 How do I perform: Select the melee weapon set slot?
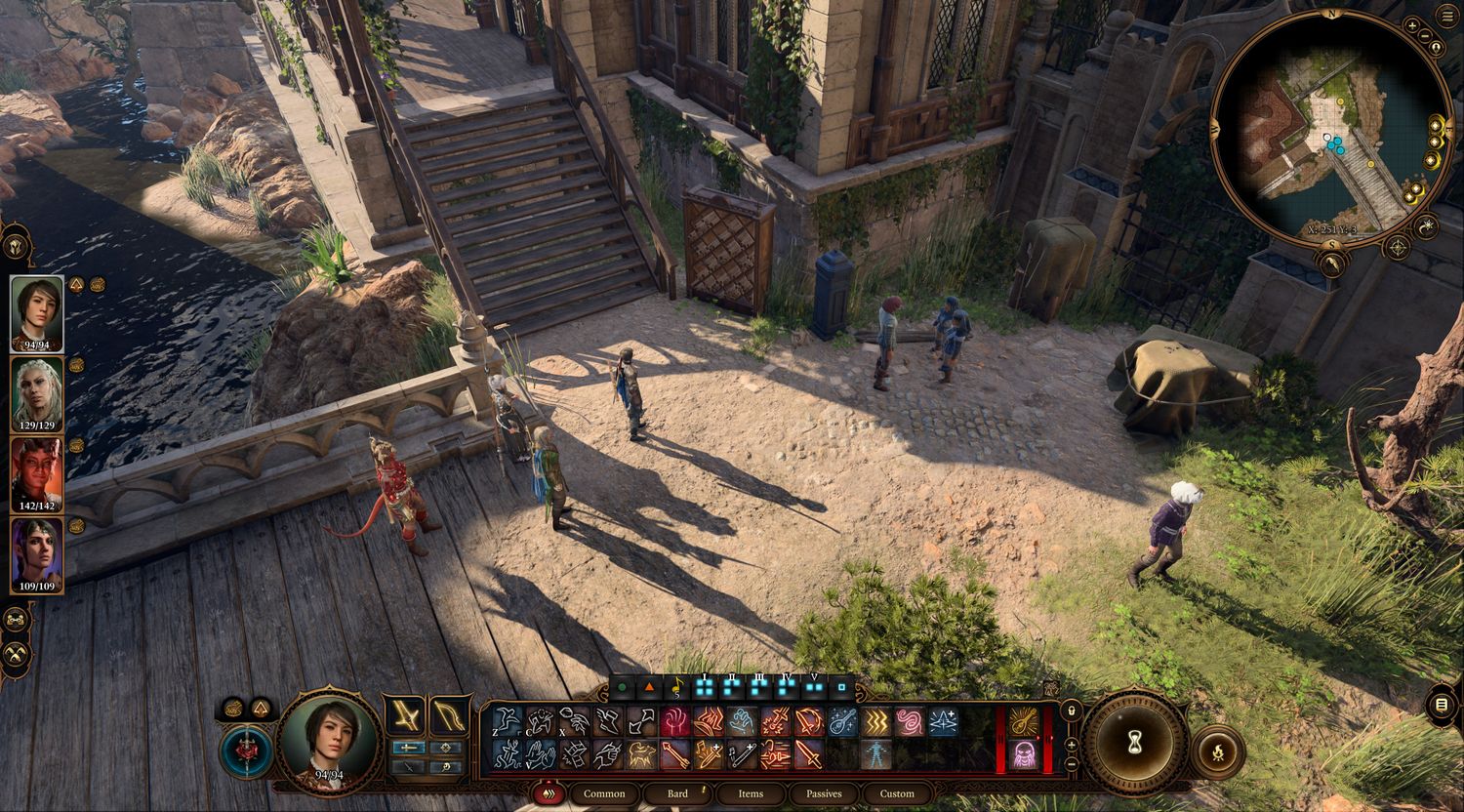[x=405, y=716]
